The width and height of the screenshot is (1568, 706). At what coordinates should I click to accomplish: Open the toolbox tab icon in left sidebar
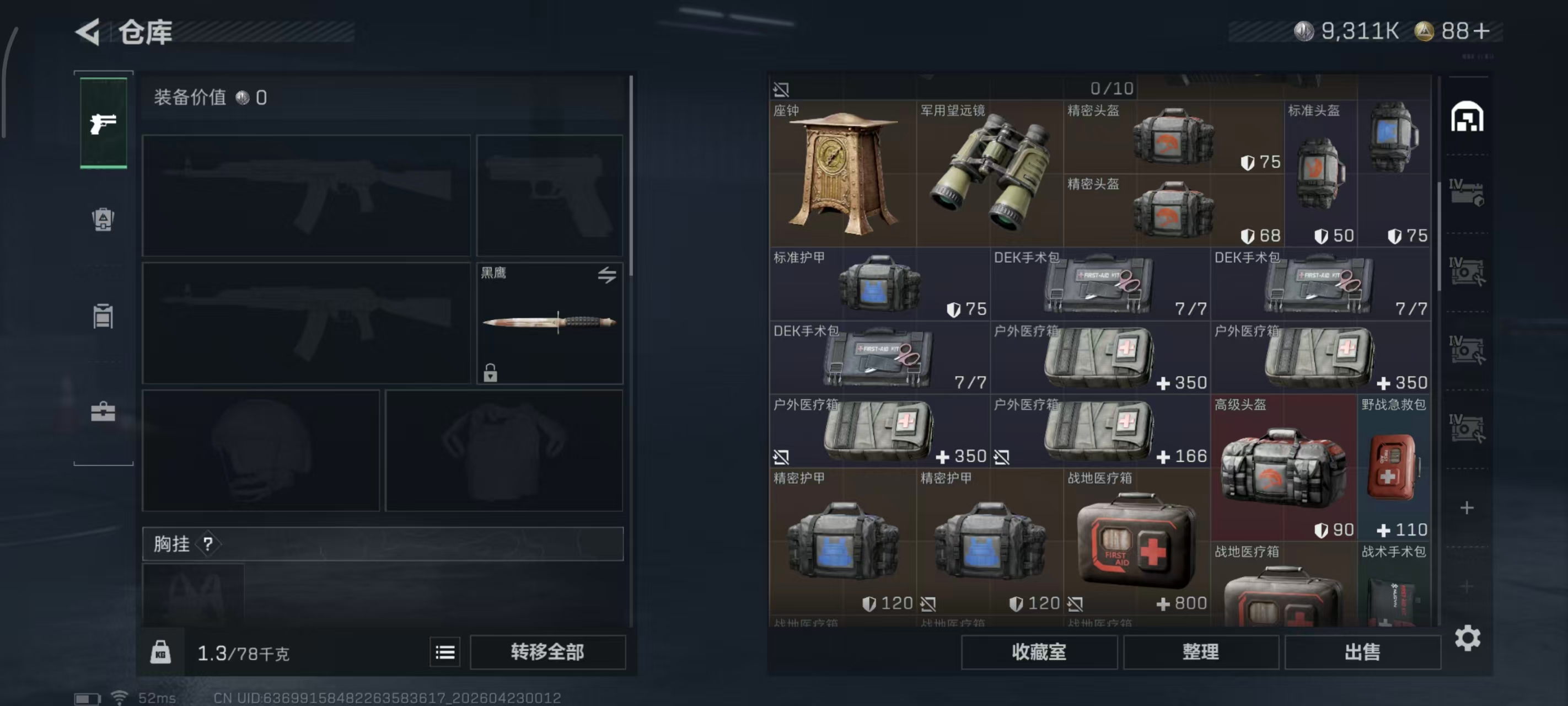tap(104, 412)
